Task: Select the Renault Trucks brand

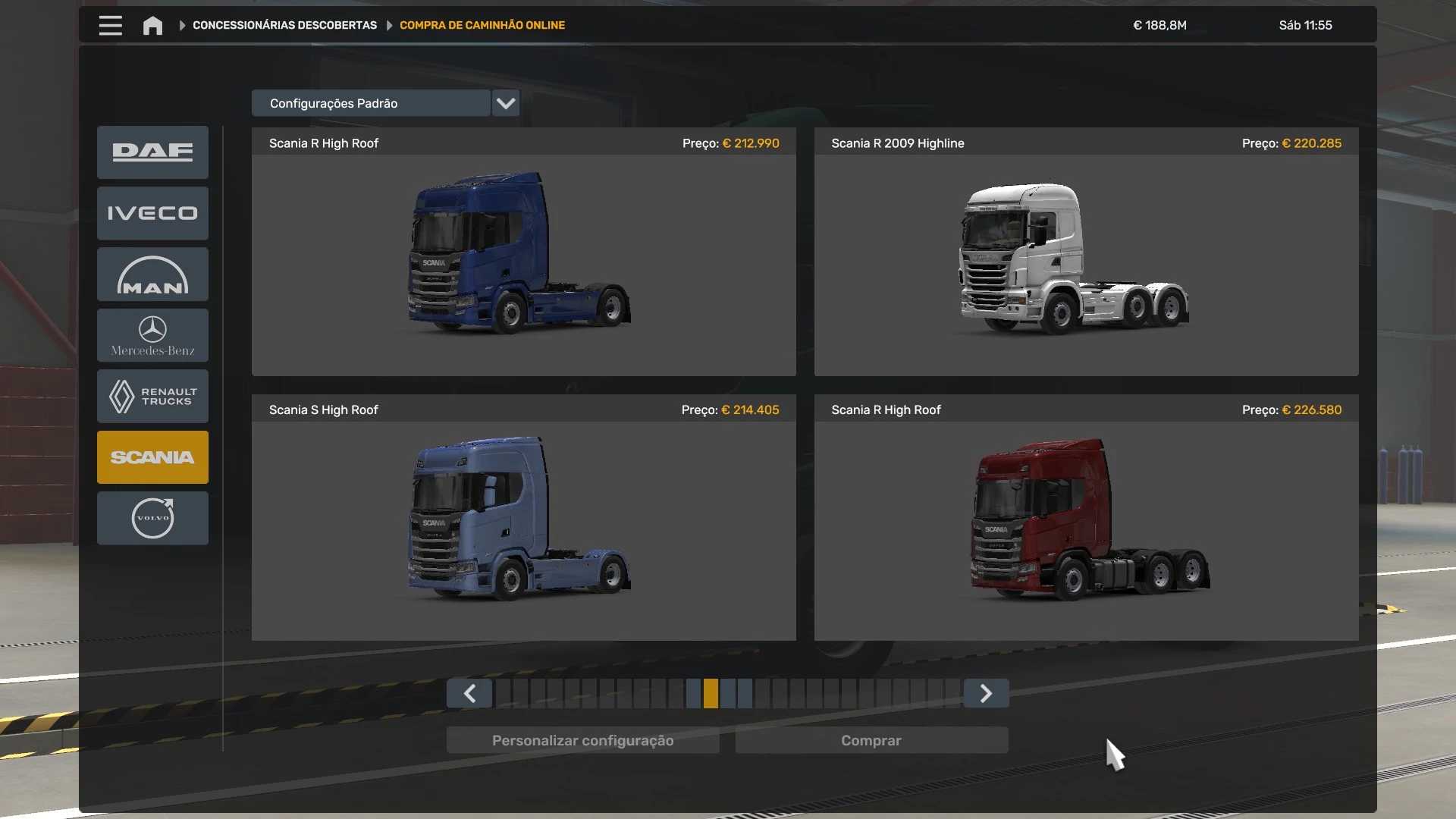Action: [152, 396]
